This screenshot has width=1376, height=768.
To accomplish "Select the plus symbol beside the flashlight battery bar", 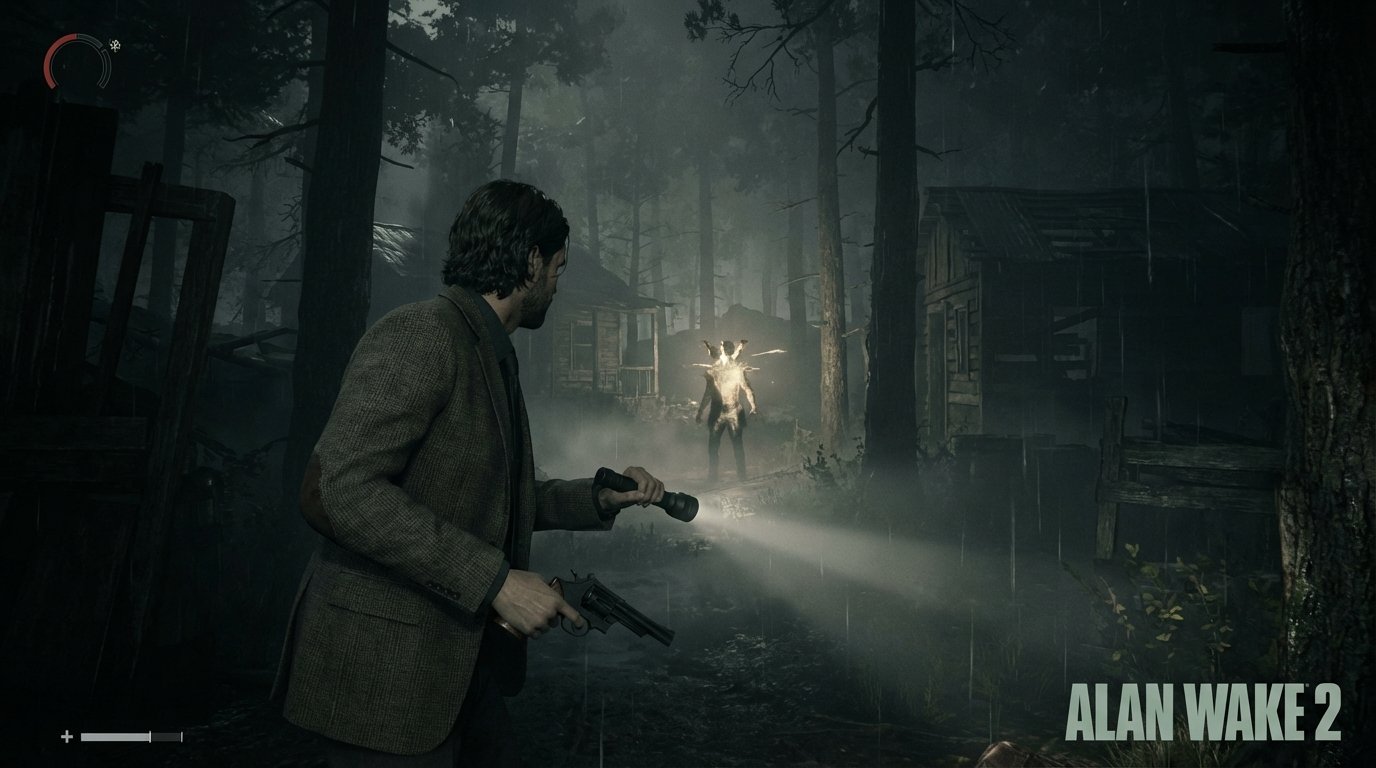I will tap(66, 736).
